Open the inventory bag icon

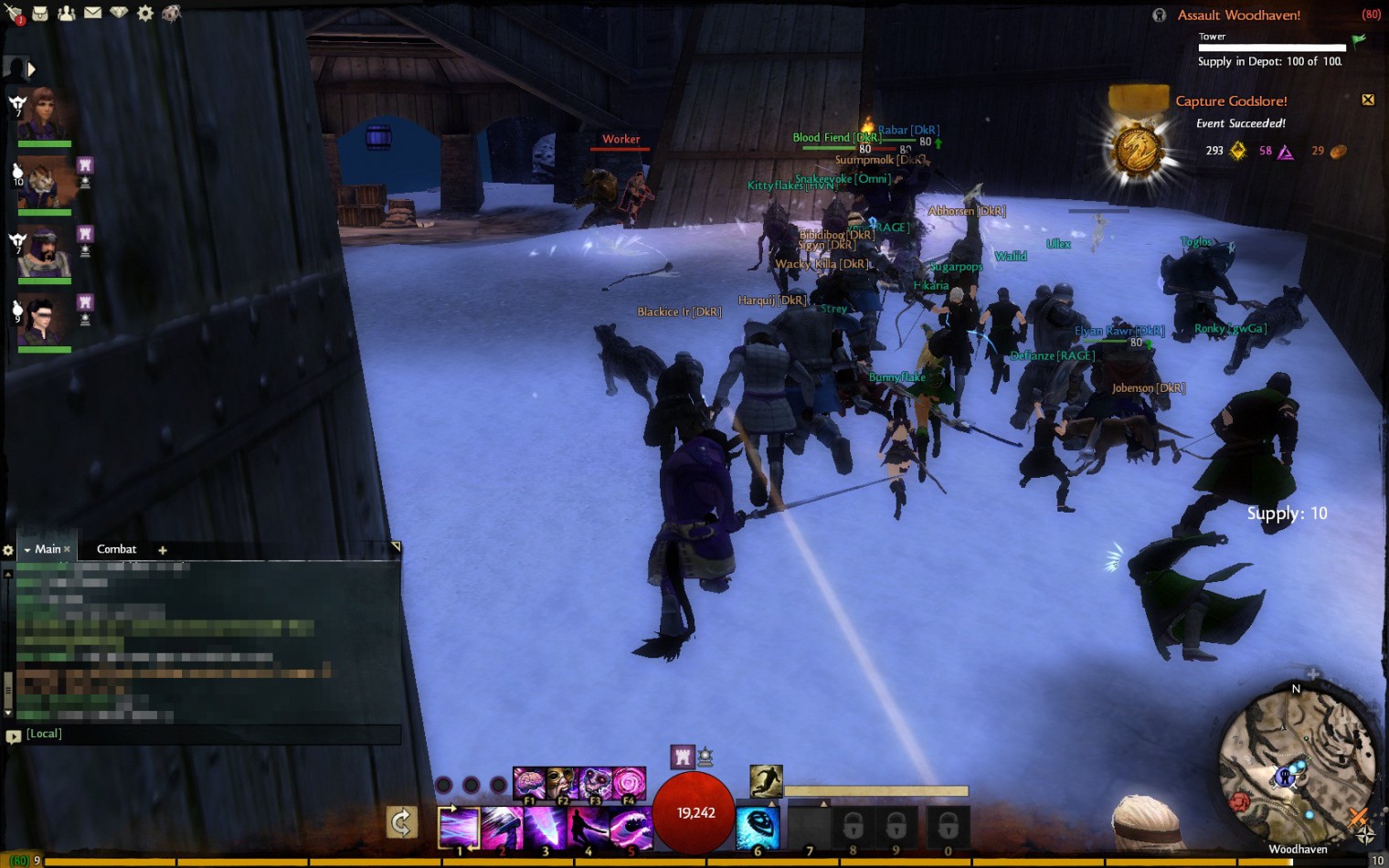(x=40, y=13)
